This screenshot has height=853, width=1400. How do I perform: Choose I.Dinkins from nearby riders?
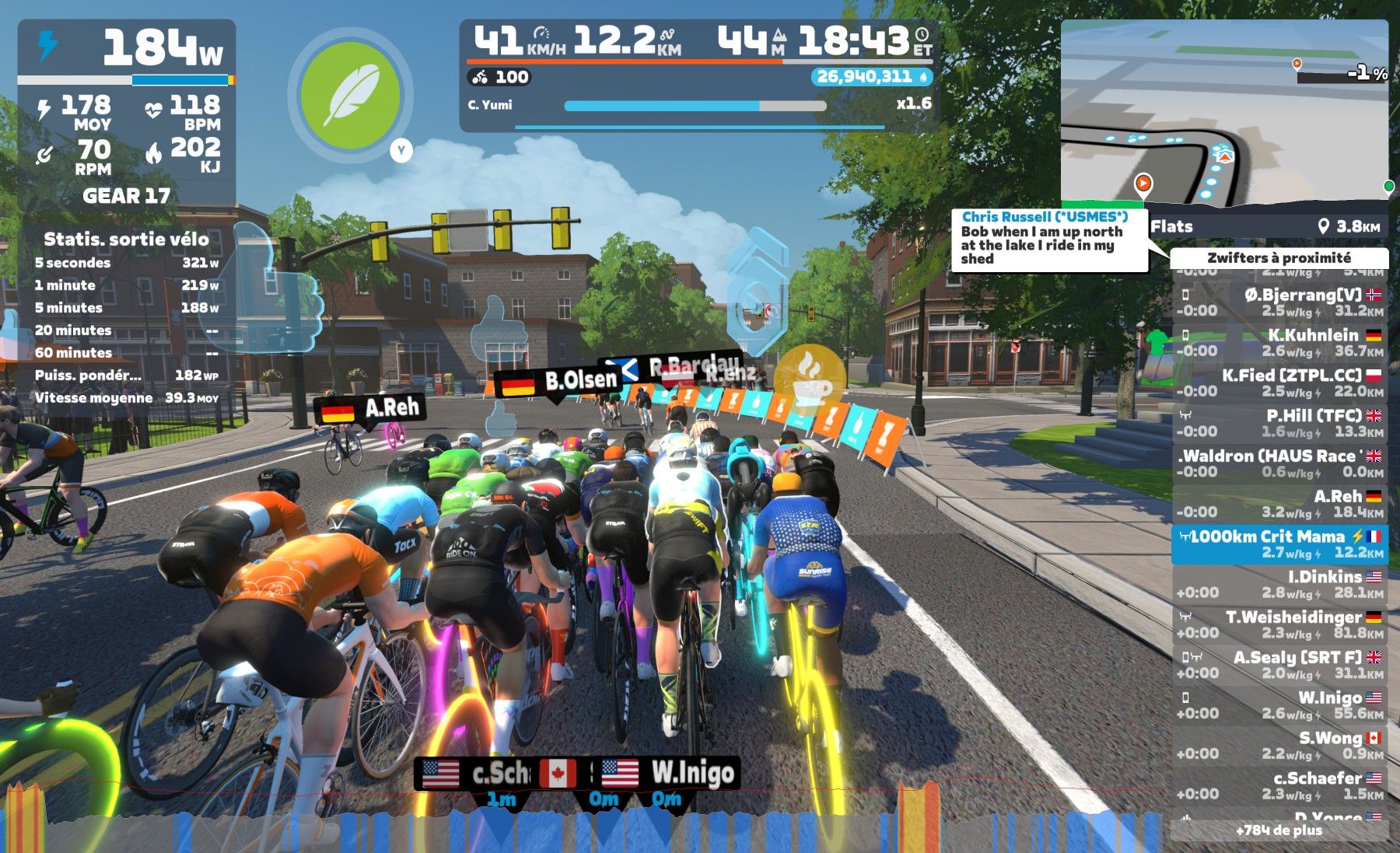1279,584
